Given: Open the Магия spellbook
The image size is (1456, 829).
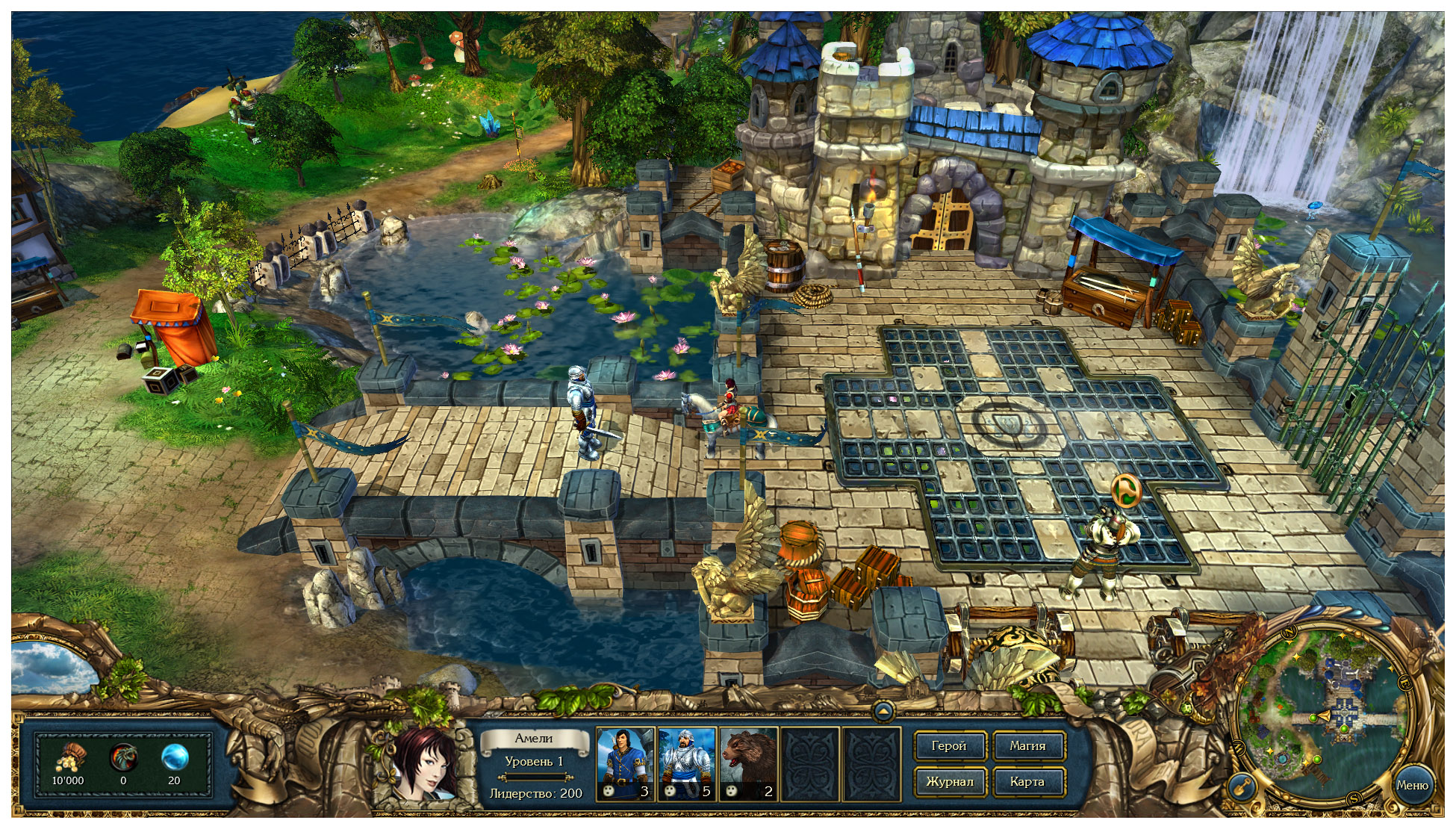Looking at the screenshot, I should (x=1027, y=745).
